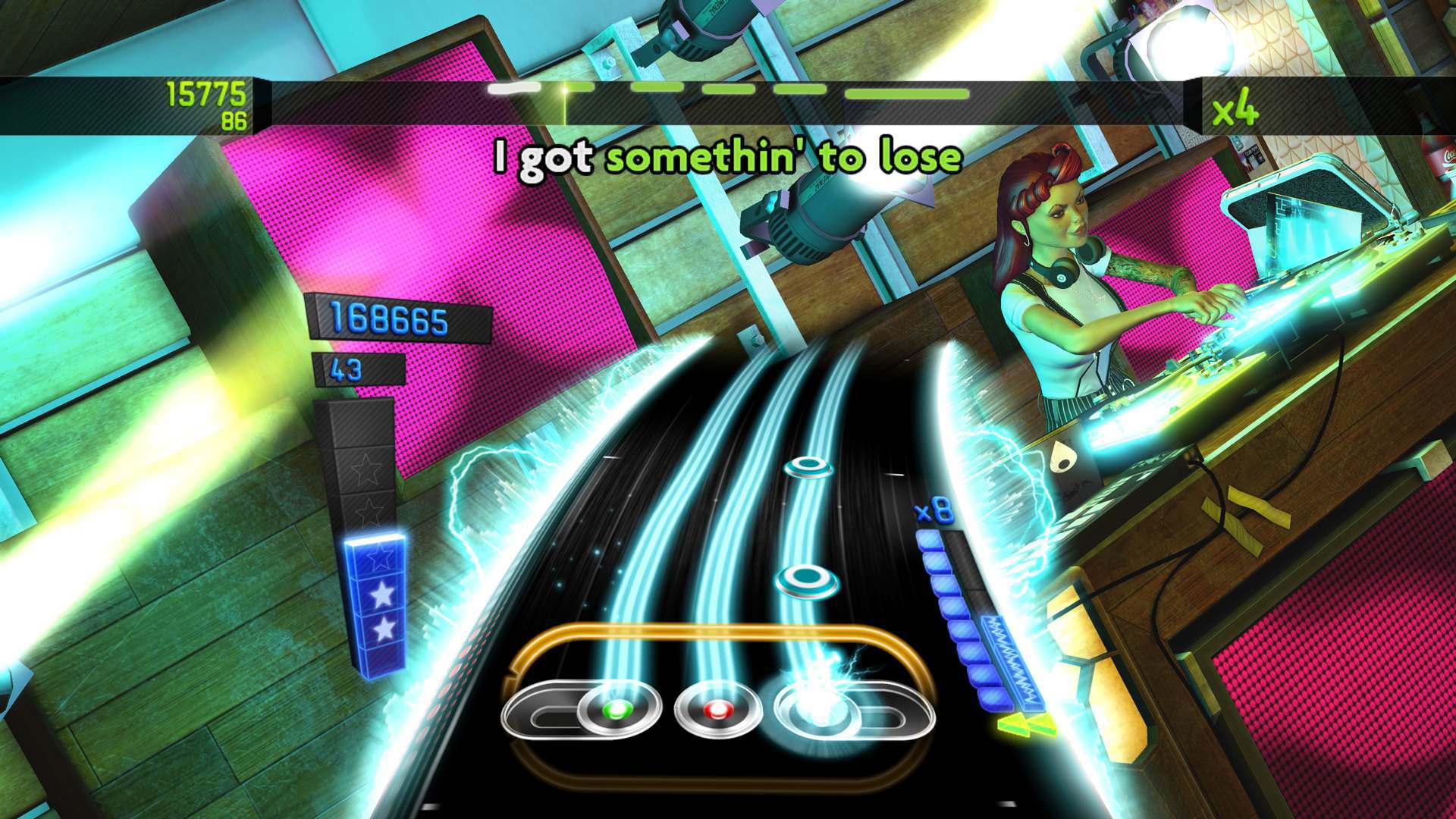Click the streak number 86 under the score
This screenshot has width=1456, height=819.
234,118
